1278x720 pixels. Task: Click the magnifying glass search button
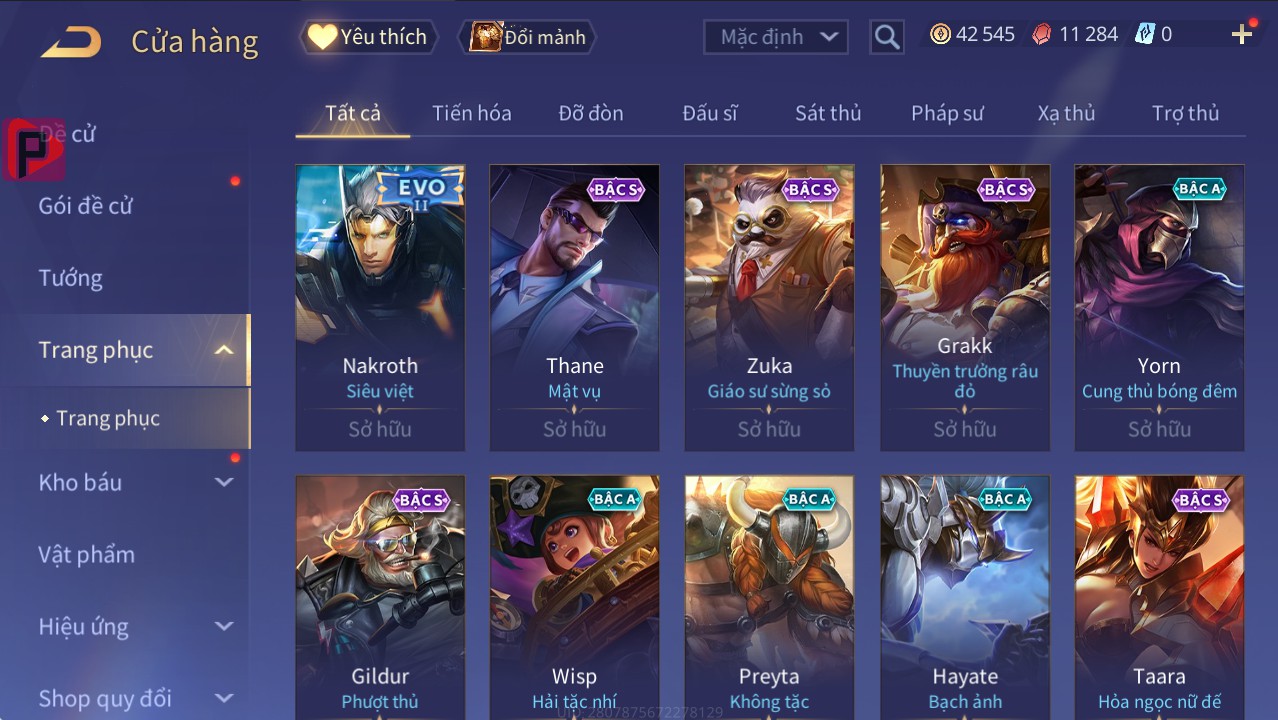(x=886, y=37)
